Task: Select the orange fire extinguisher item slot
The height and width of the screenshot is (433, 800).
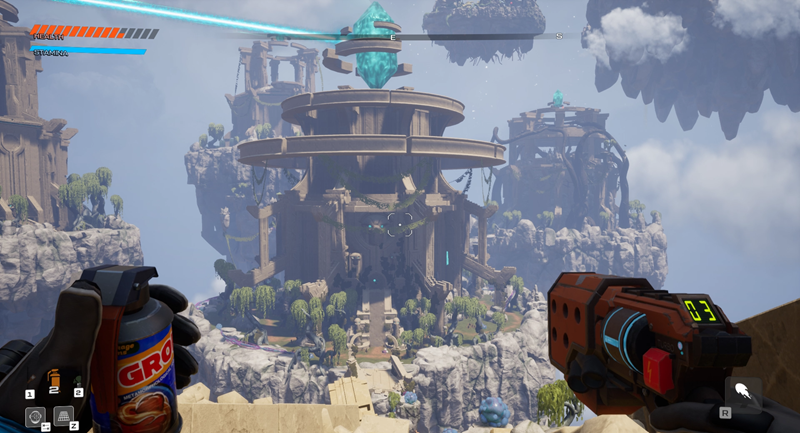Action: point(54,380)
